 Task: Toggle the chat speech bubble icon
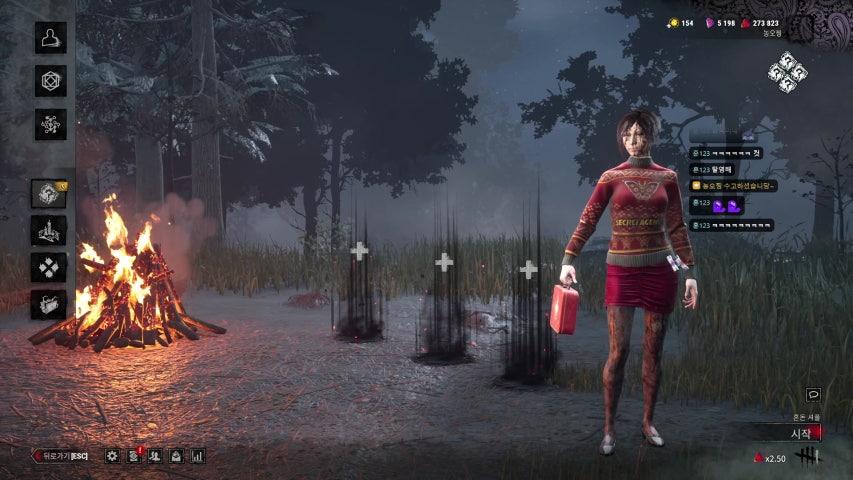pyautogui.click(x=813, y=395)
